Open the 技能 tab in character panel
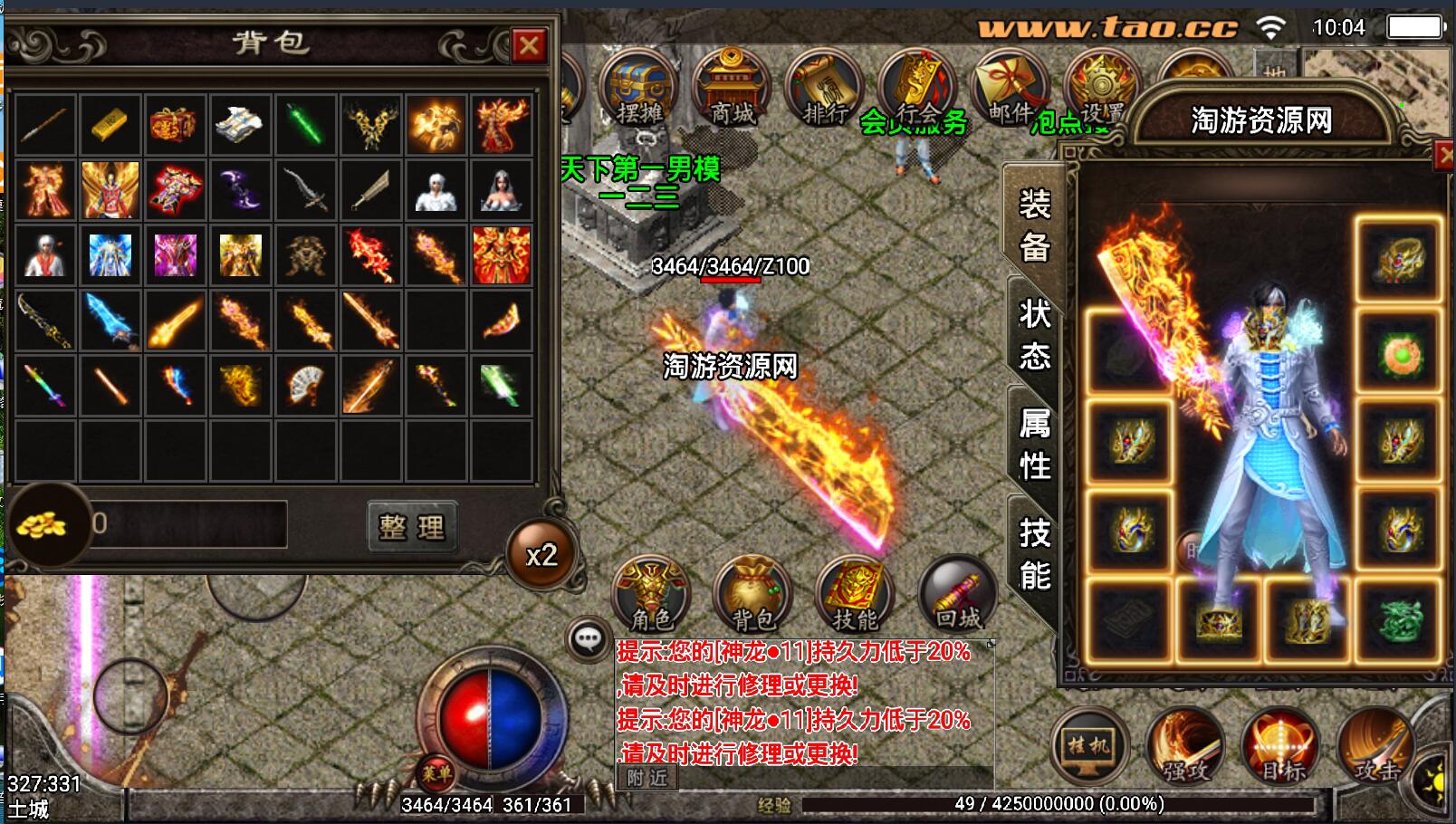This screenshot has height=824, width=1456. click(x=1034, y=553)
